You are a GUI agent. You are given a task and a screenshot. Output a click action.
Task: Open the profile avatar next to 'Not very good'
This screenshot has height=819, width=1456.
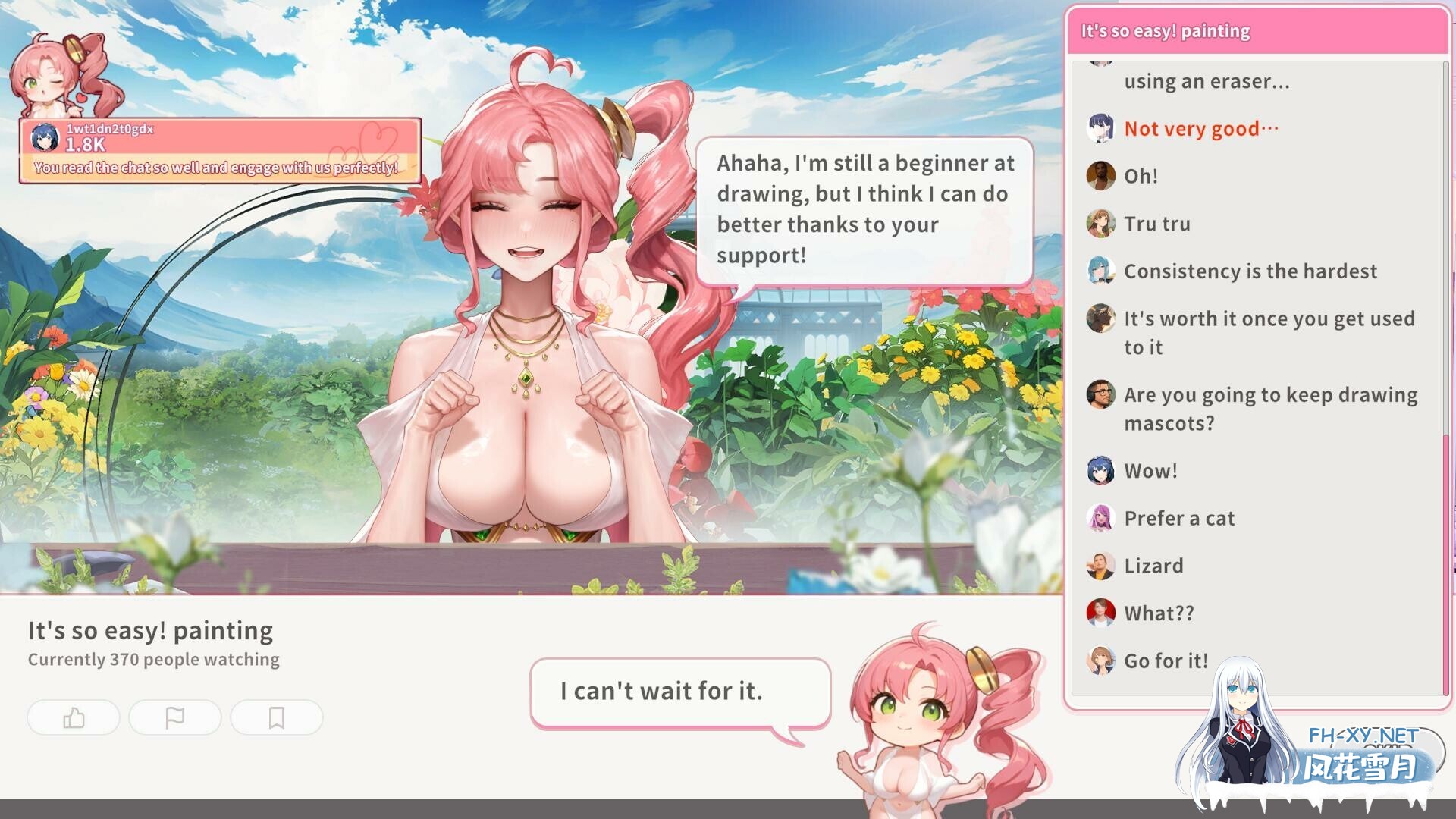(1100, 129)
